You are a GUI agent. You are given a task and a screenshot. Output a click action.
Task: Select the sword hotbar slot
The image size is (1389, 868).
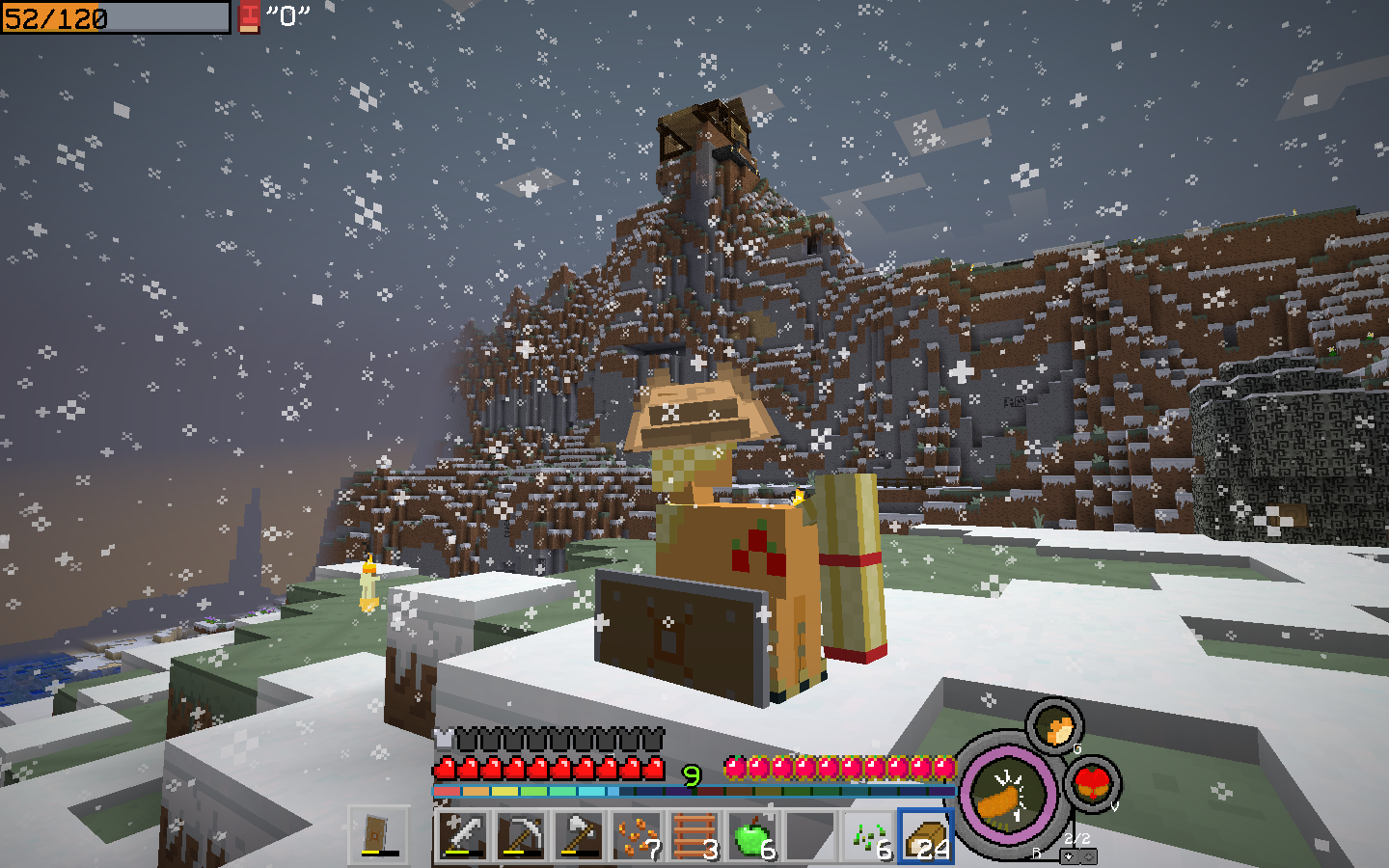coord(462,835)
